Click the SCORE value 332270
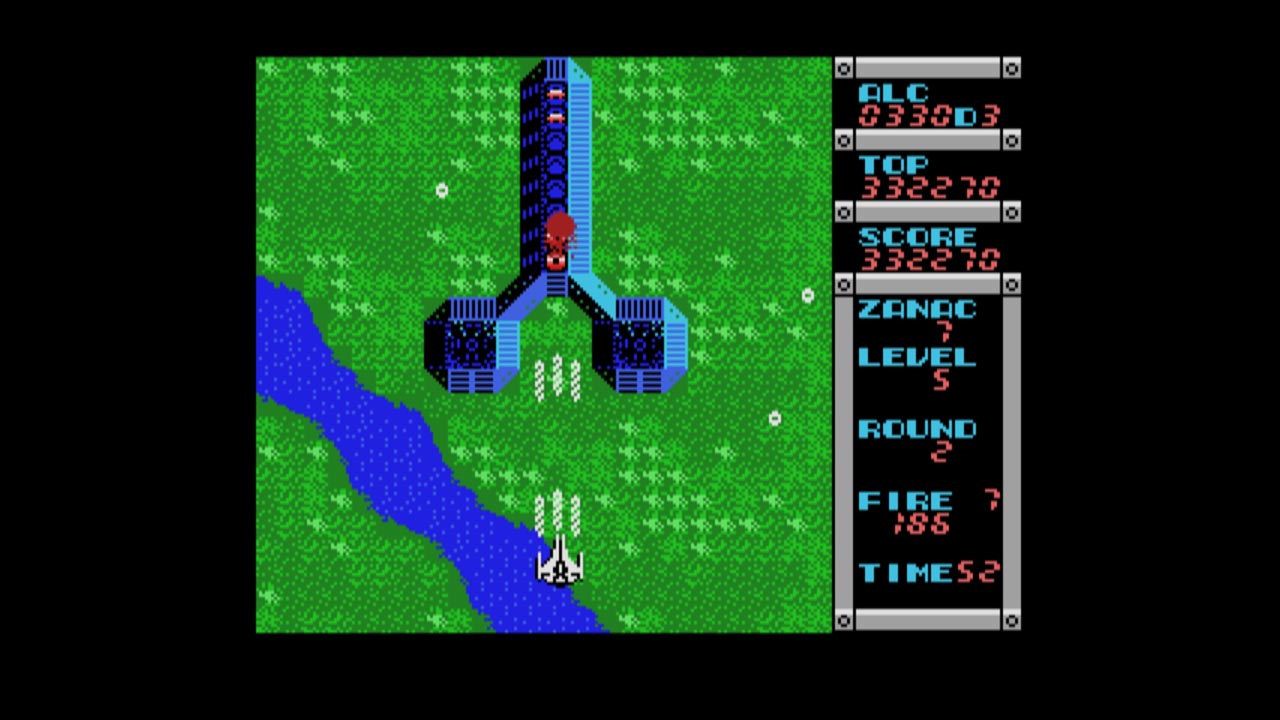The image size is (1280, 720). tap(928, 260)
